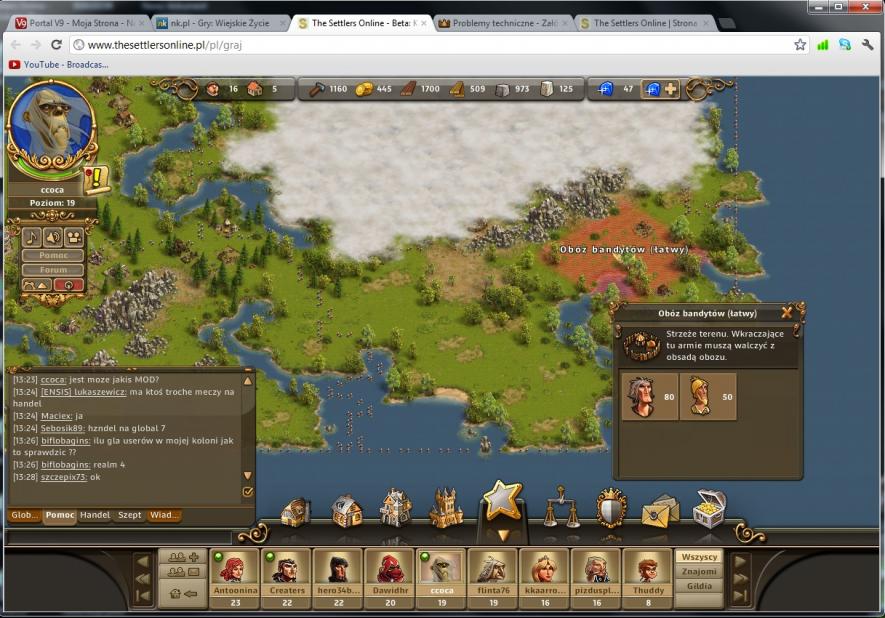The width and height of the screenshot is (885, 618).
Task: Select the Pomoc chat tab
Action: point(60,516)
